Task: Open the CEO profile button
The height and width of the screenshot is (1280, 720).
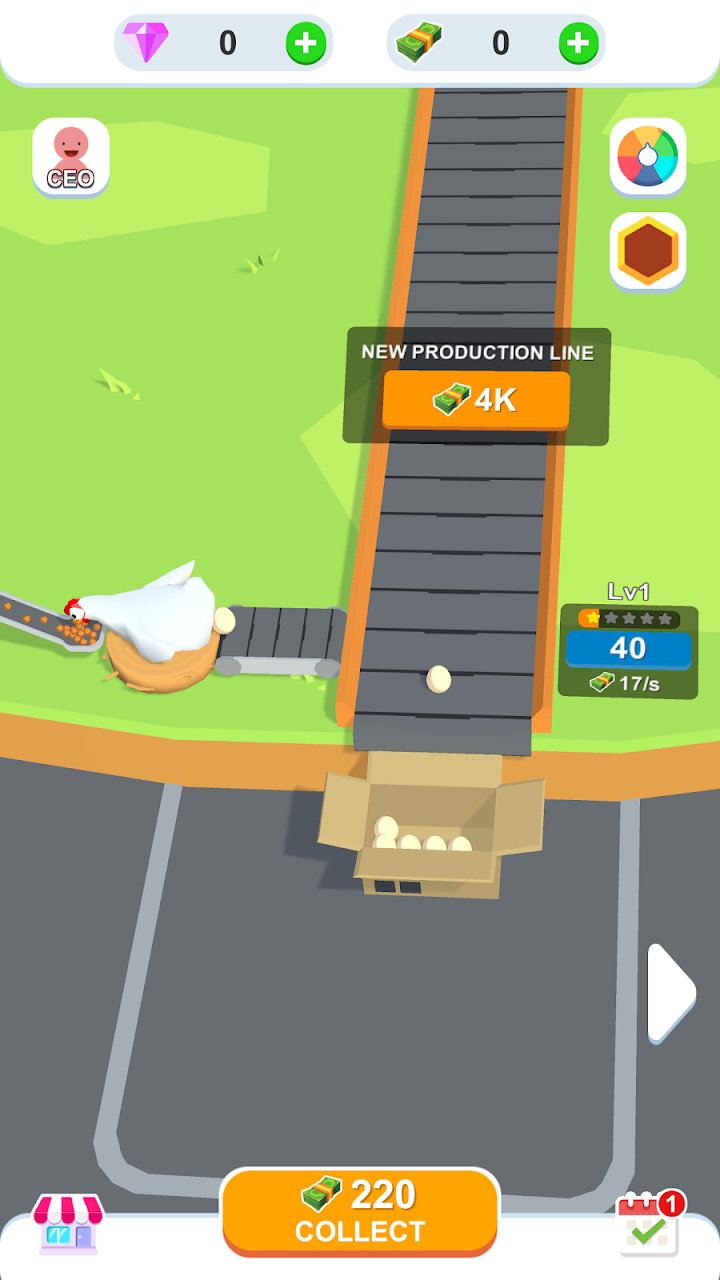Action: point(71,157)
